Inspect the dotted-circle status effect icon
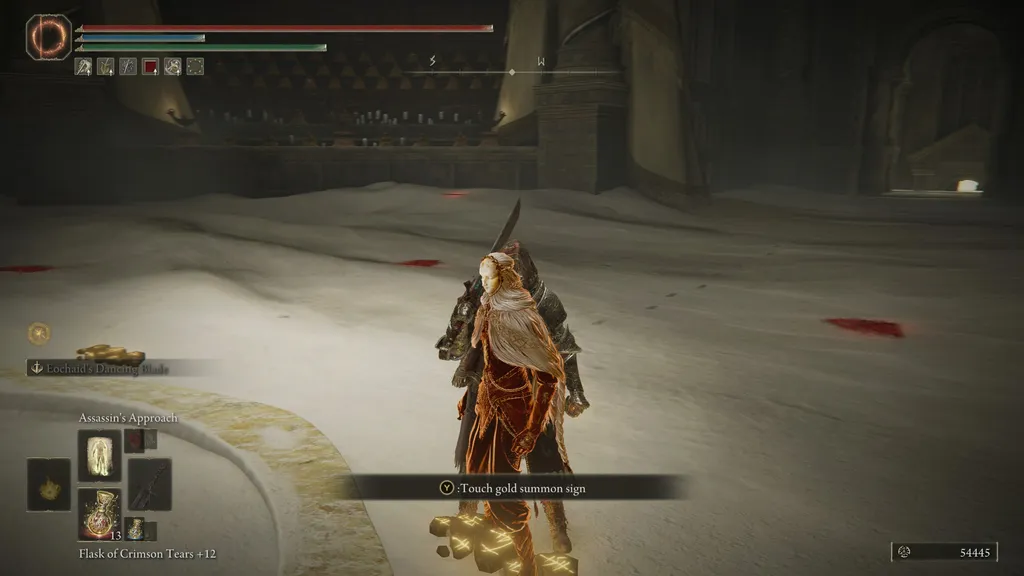 click(x=196, y=67)
